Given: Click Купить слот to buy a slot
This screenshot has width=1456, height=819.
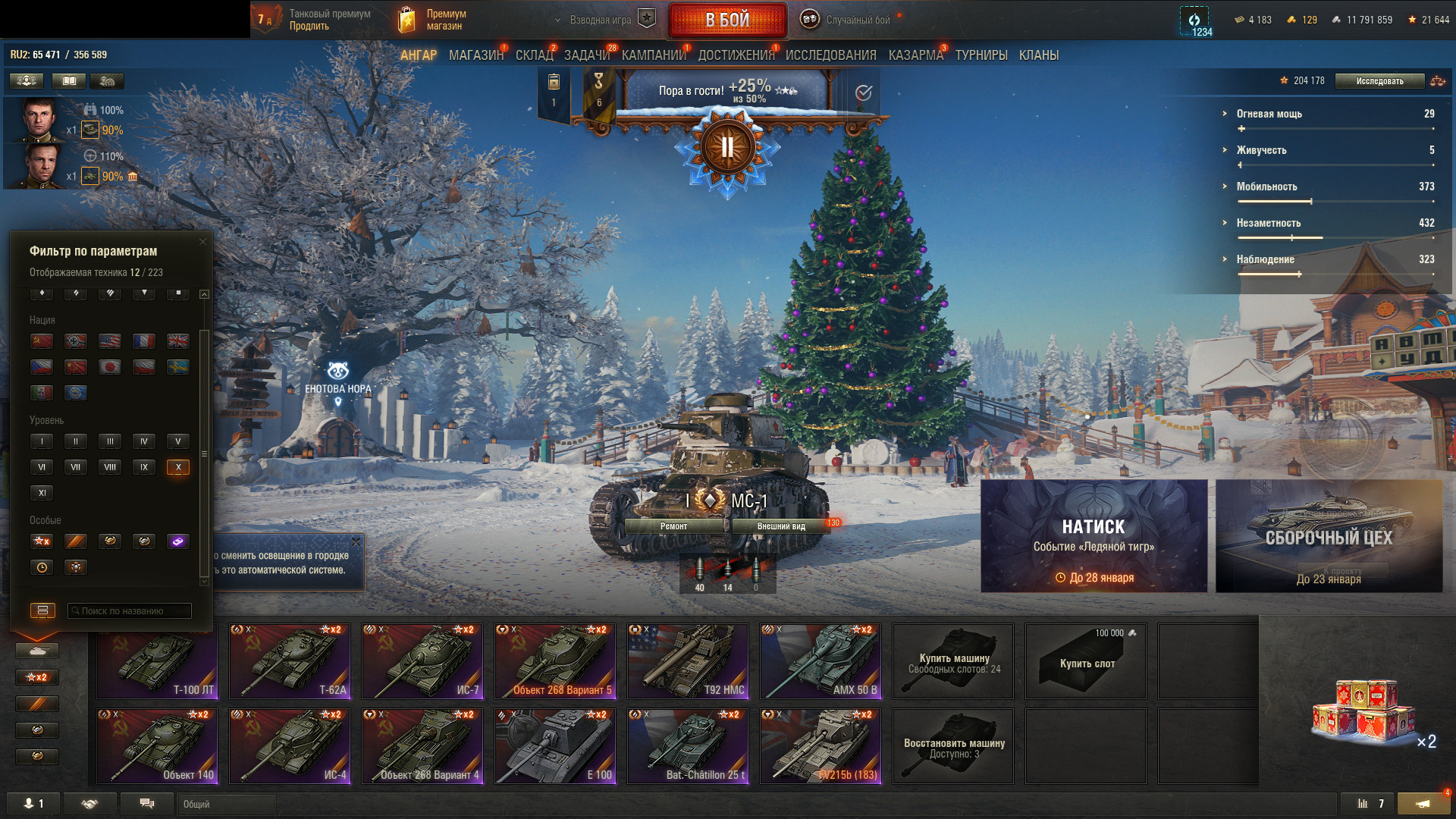Looking at the screenshot, I should click(1086, 661).
